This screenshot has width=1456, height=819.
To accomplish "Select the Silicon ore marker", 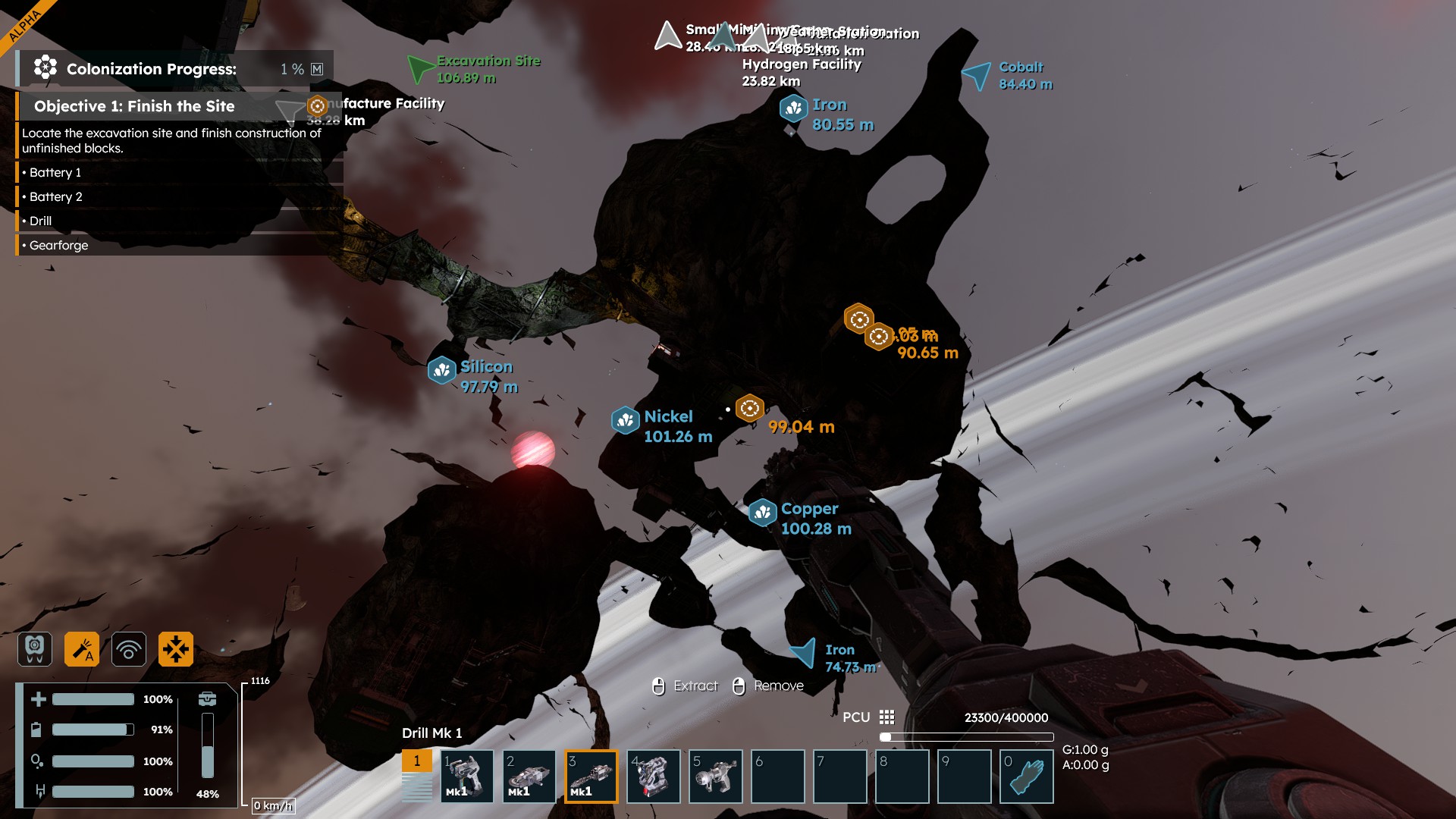I will tap(442, 370).
